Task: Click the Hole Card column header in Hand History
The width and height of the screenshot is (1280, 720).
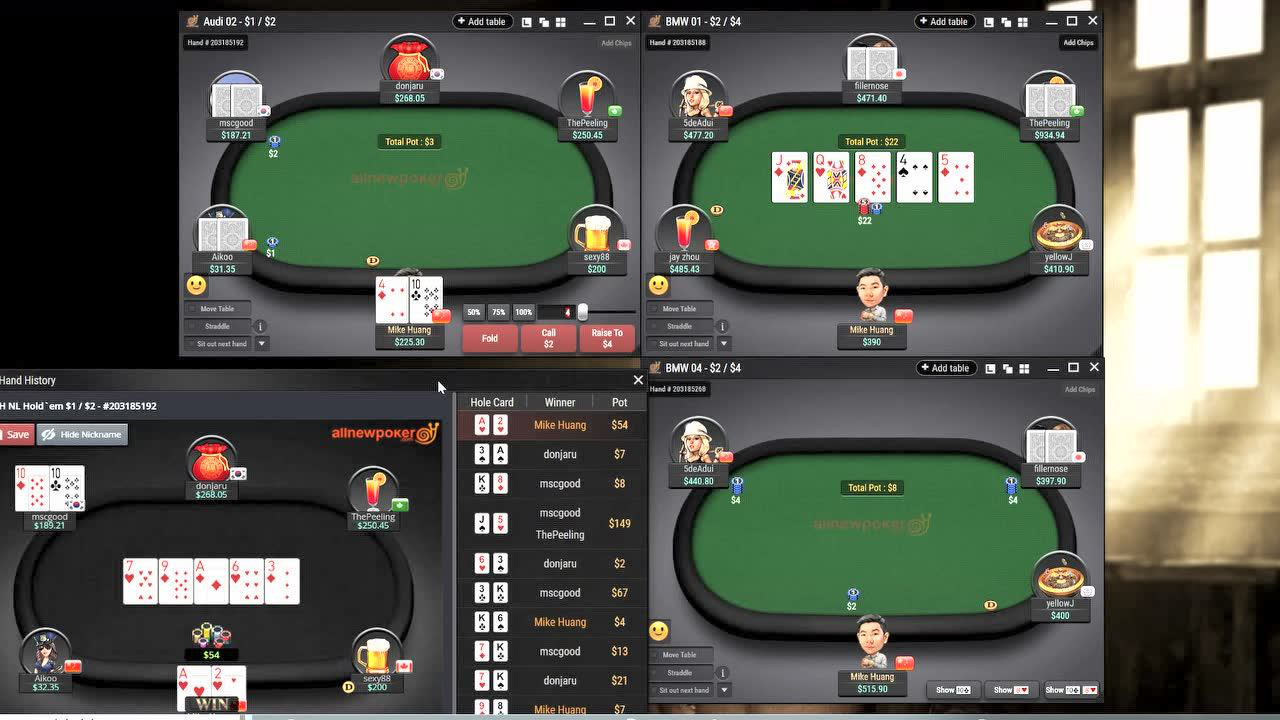Action: [492, 402]
